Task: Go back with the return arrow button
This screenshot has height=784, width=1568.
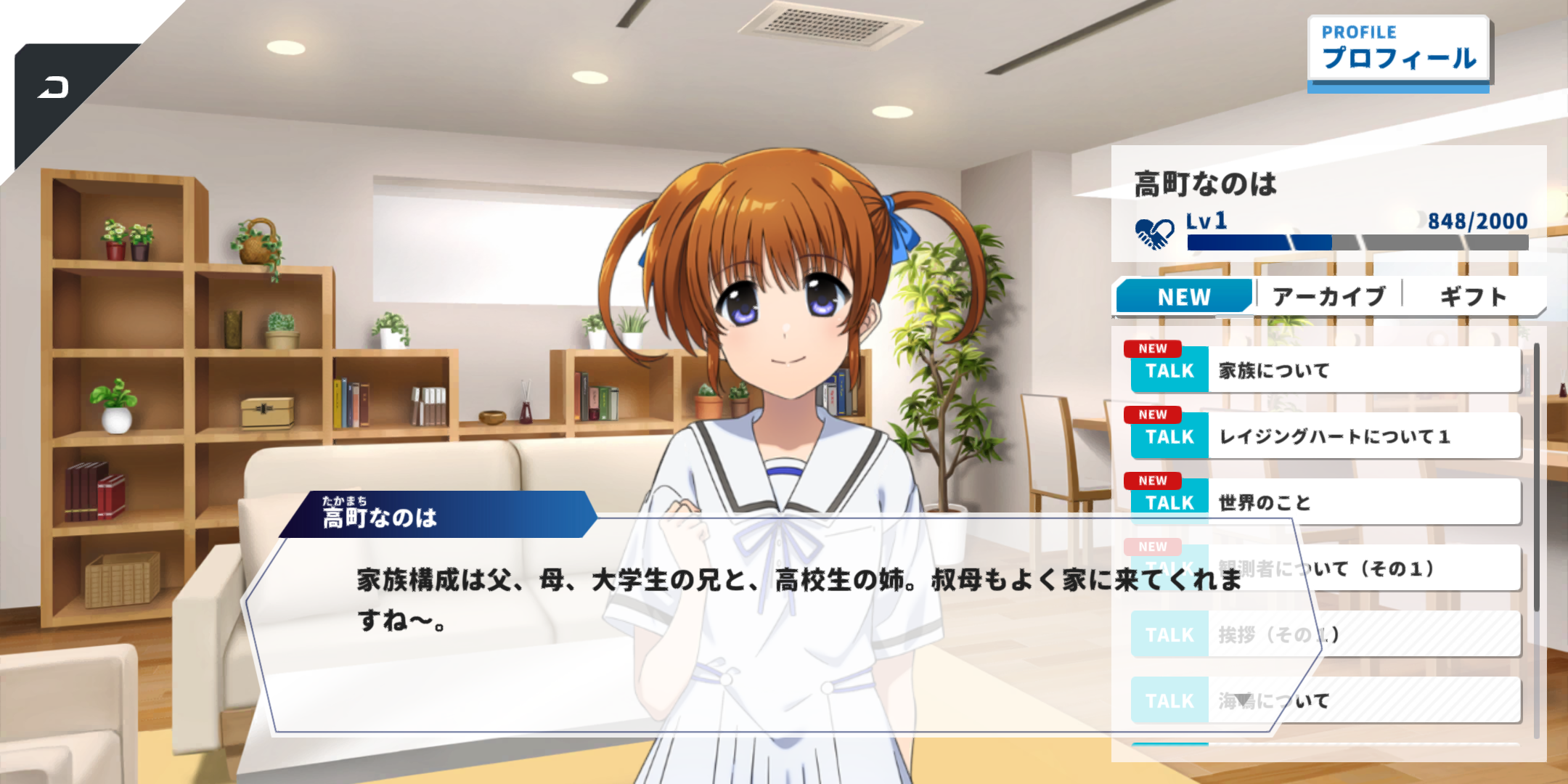Action: 54,89
